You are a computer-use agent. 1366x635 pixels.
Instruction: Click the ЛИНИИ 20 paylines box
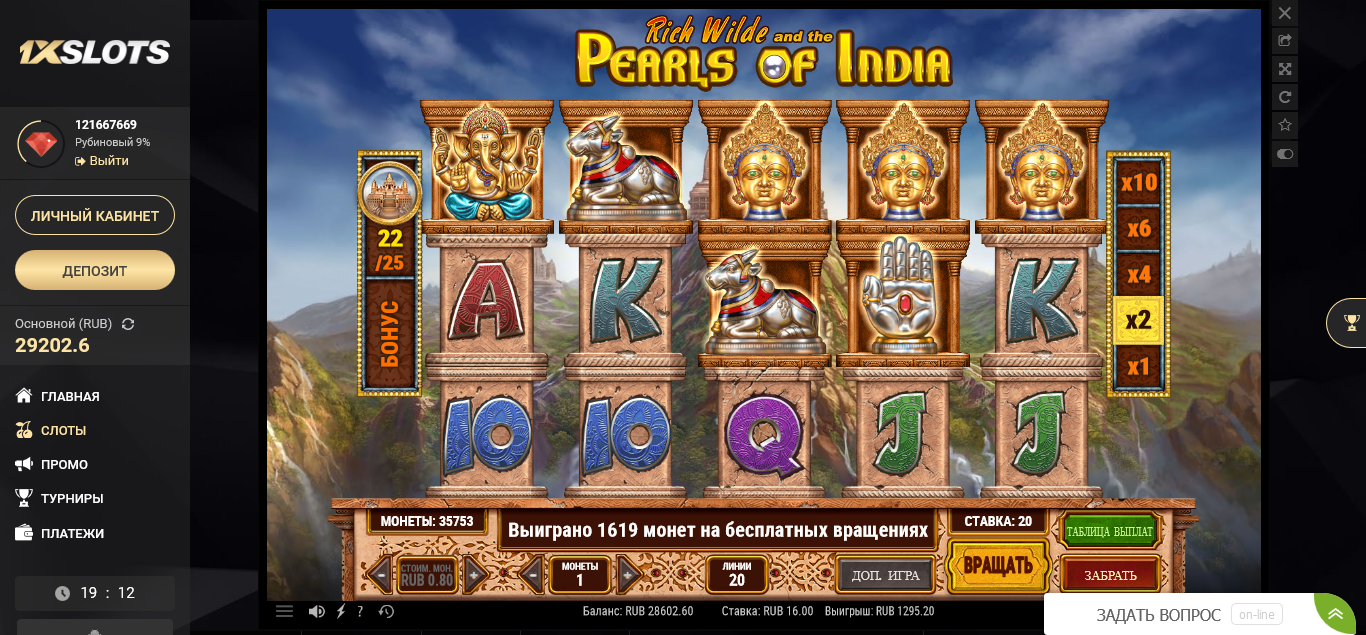[736, 574]
